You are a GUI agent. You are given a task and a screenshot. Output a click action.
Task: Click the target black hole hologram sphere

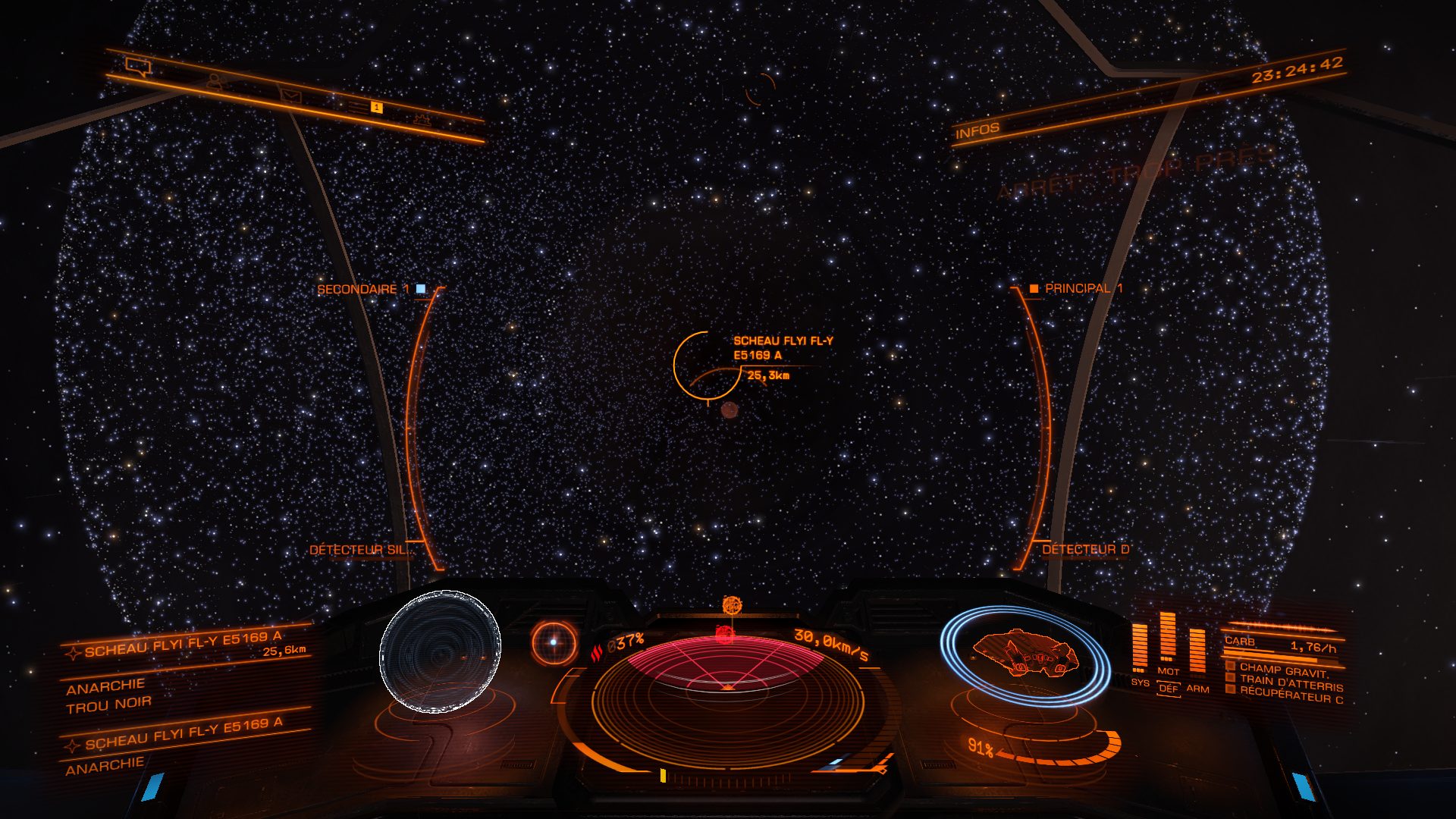pyautogui.click(x=440, y=652)
